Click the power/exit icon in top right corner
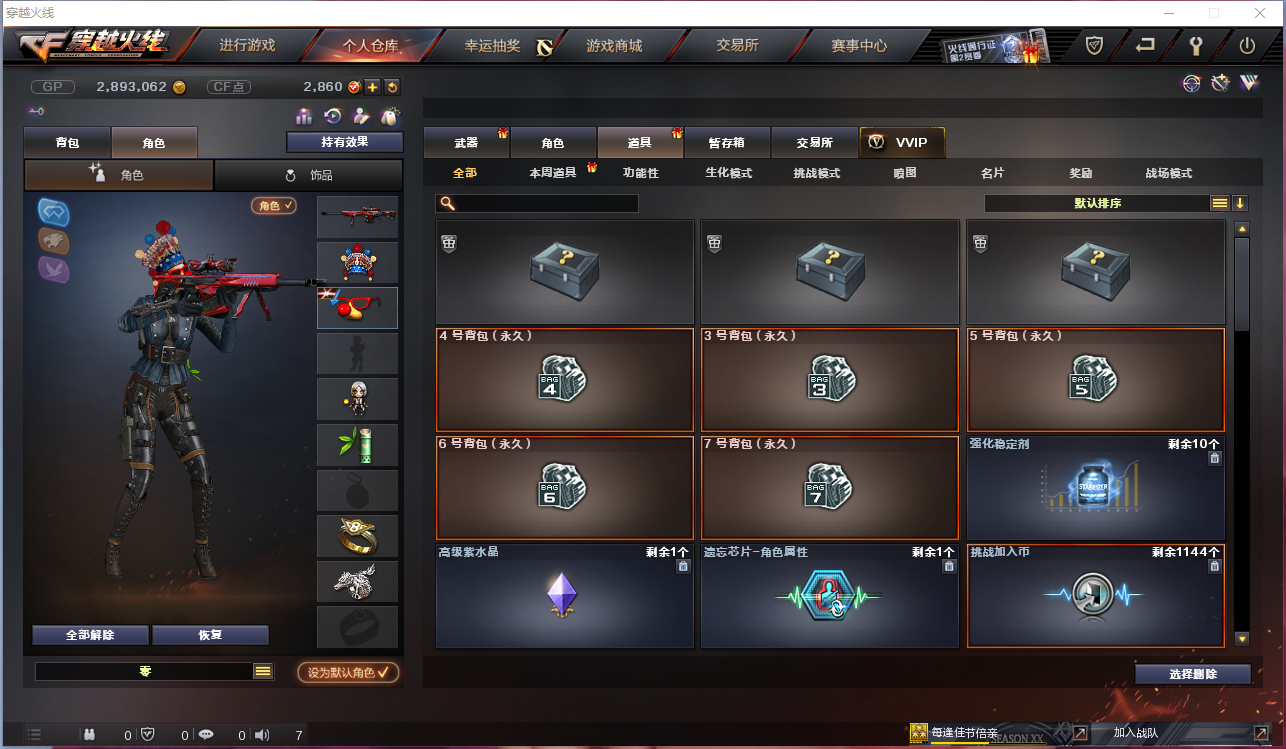Viewport: 1286px width, 749px height. [x=1247, y=45]
